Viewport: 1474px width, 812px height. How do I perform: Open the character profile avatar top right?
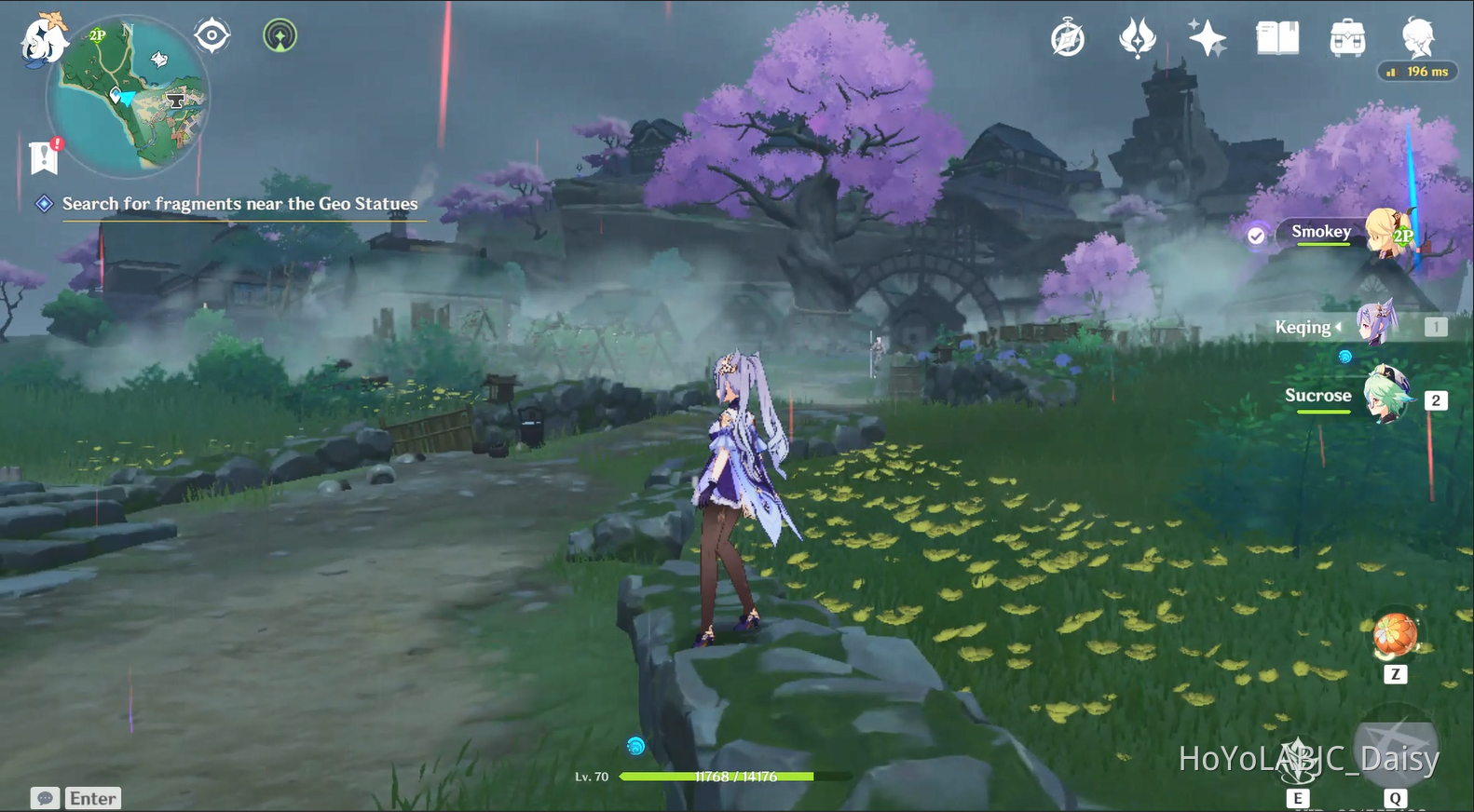click(1417, 37)
